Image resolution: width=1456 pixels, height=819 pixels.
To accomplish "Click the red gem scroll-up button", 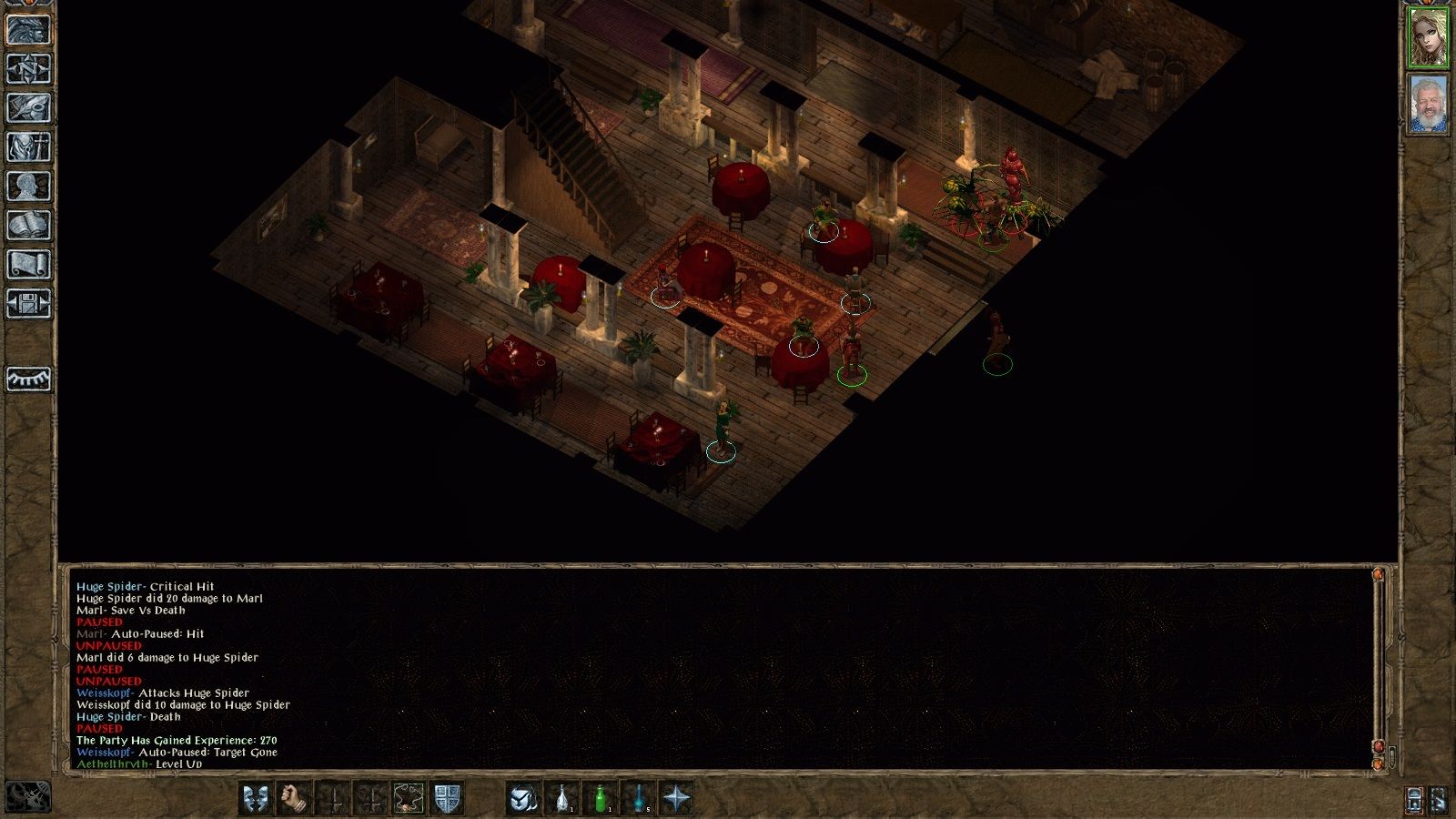I will click(x=1377, y=573).
